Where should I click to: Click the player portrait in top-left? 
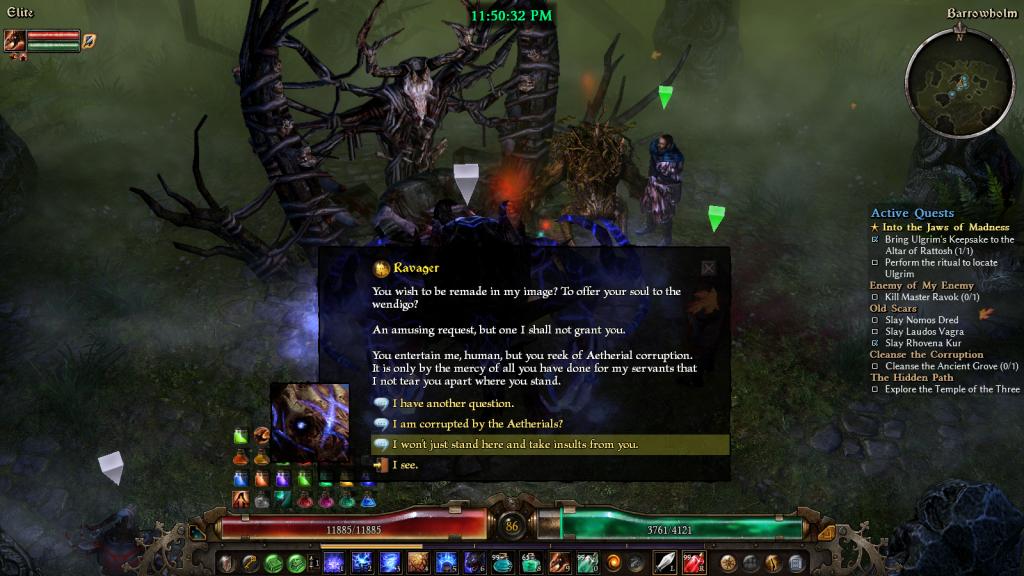[x=14, y=41]
